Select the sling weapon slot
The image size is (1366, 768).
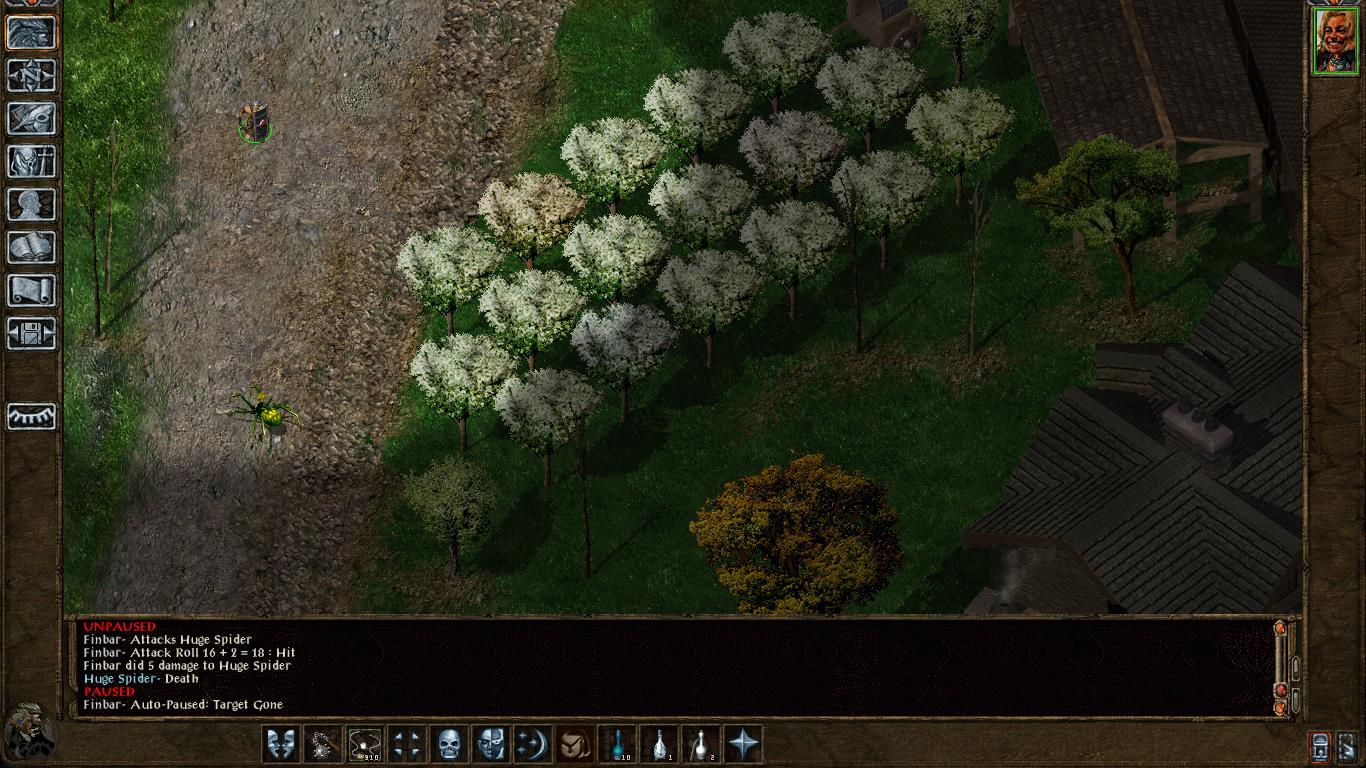(x=364, y=744)
